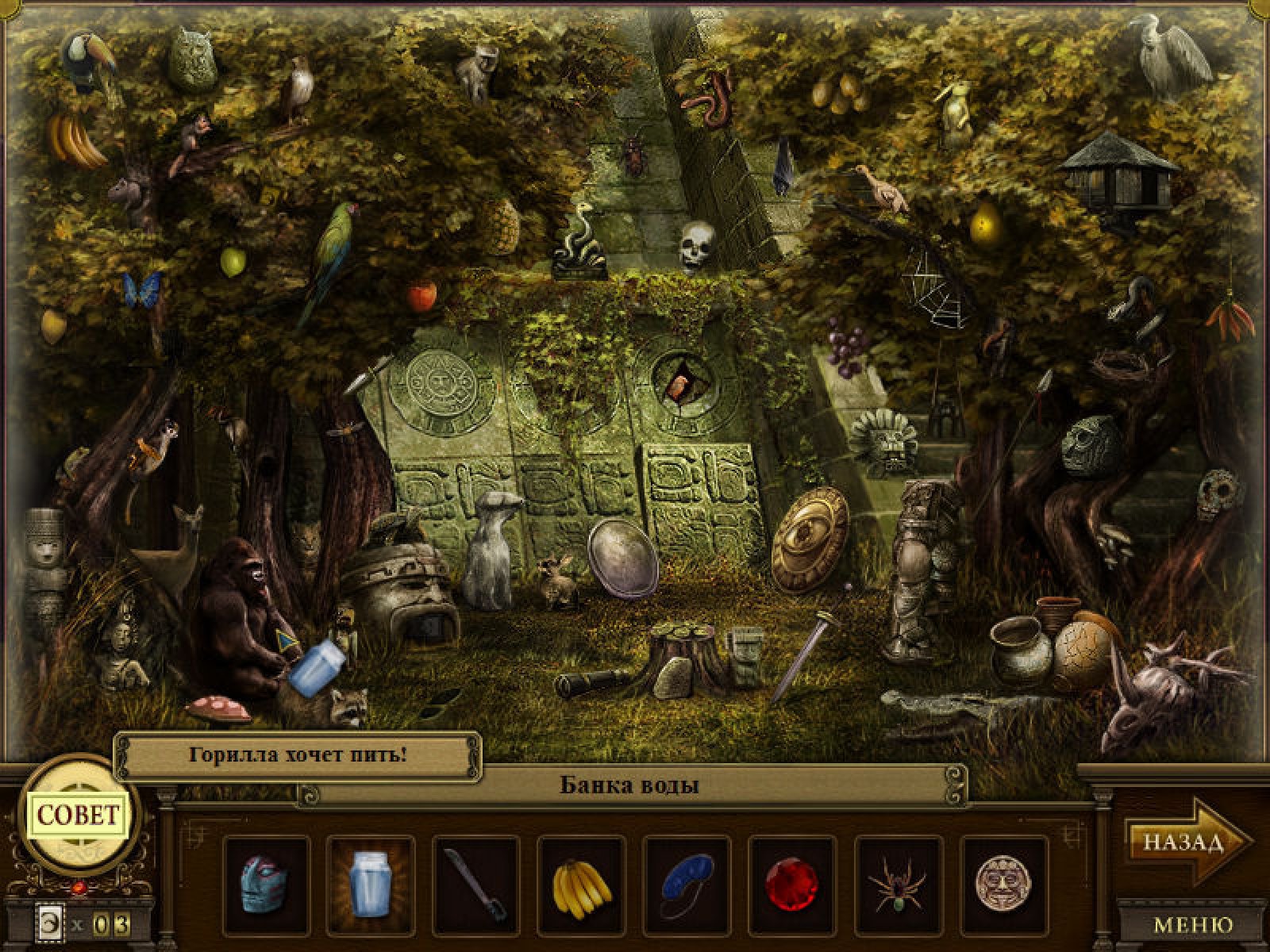This screenshot has width=1270, height=952.
Task: Pick the spider inventory slot
Action: coord(898,885)
